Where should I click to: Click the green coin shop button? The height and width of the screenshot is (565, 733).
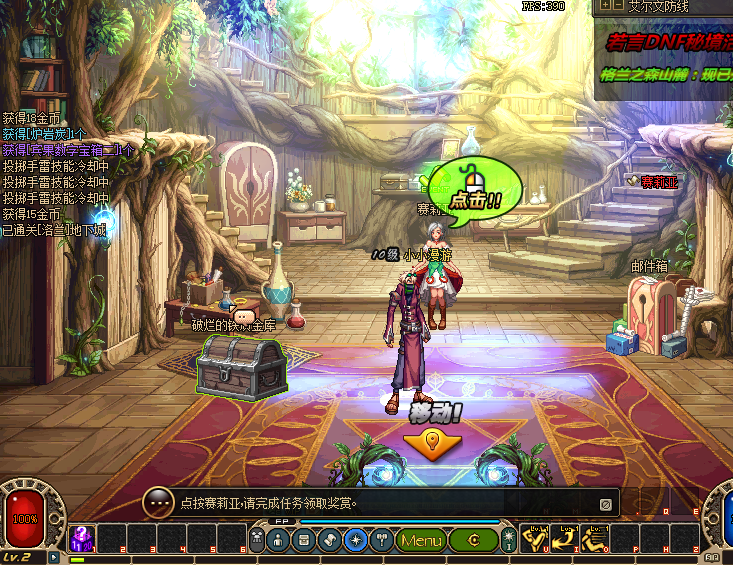tap(472, 541)
